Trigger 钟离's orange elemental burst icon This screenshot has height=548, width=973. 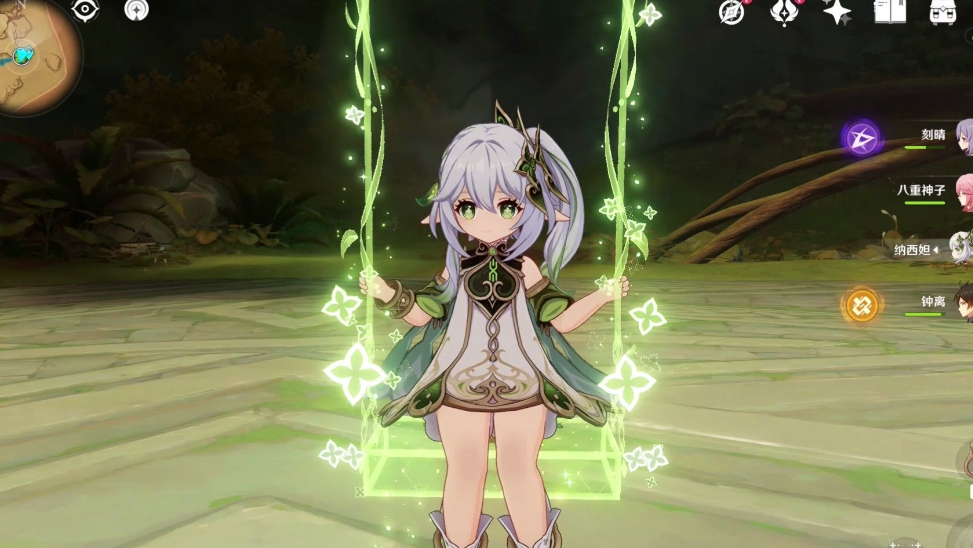point(861,304)
